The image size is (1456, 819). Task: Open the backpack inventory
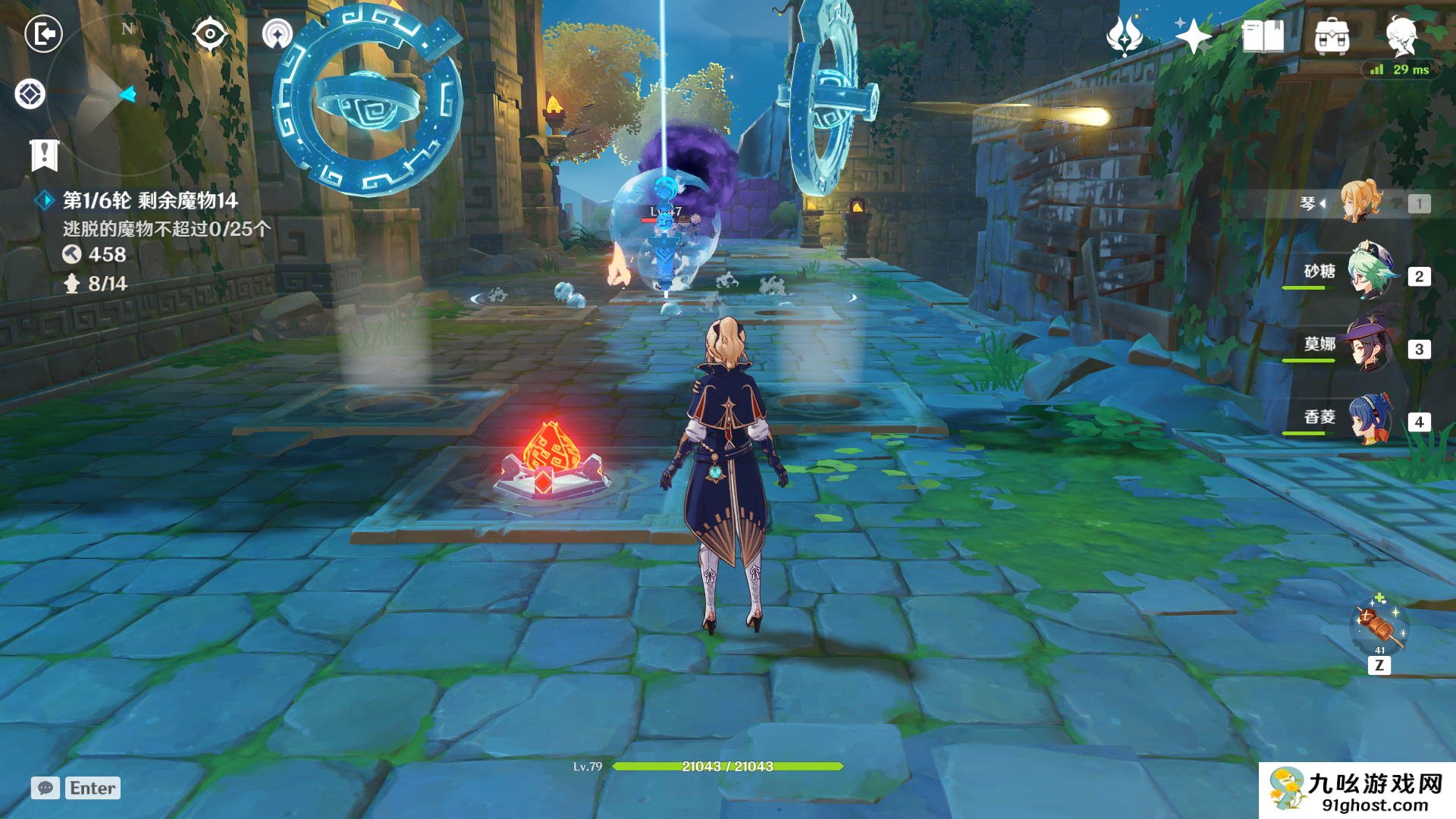tap(1332, 36)
